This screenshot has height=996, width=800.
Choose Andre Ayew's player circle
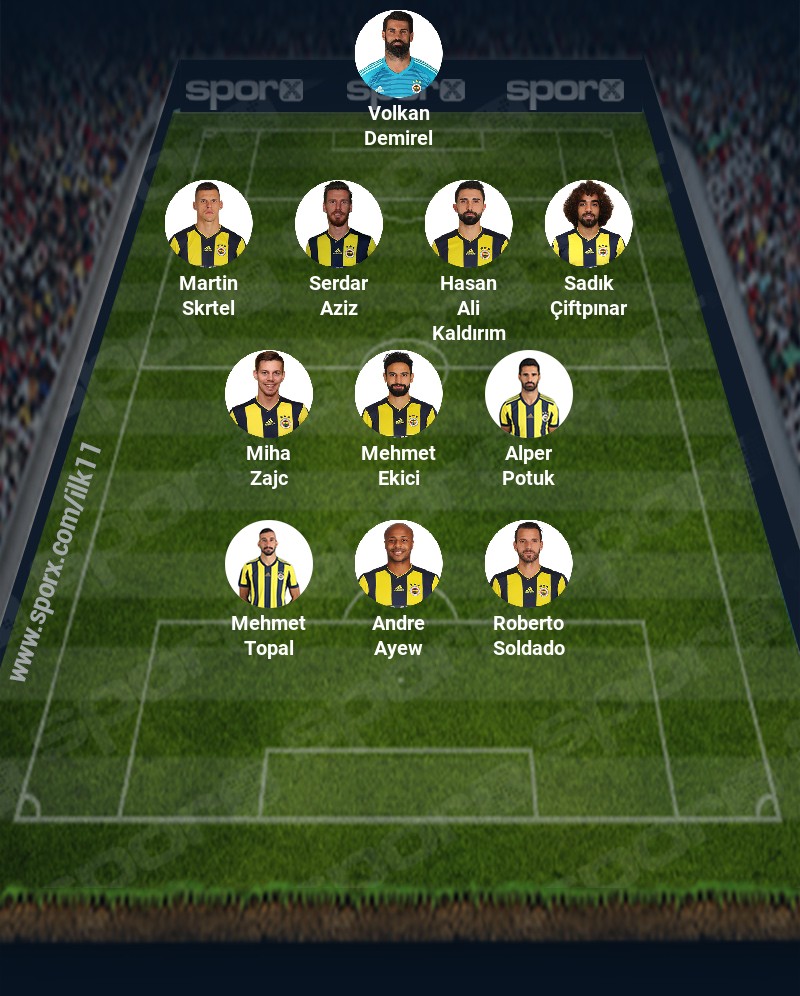coord(398,564)
